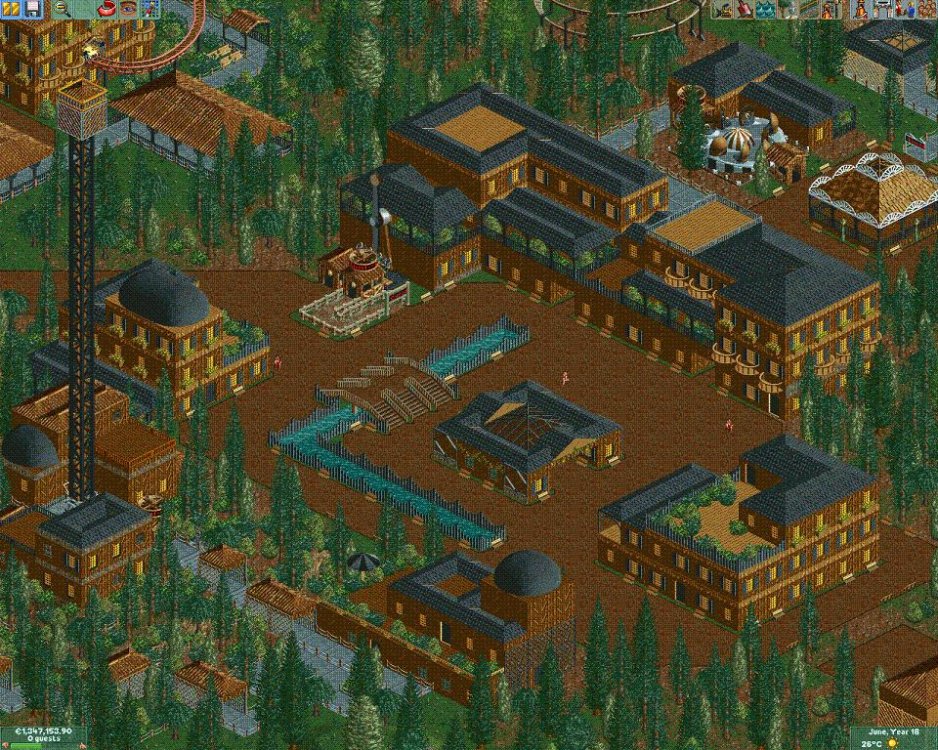Image resolution: width=938 pixels, height=750 pixels.
Task: Click the park cash balance to open finances
Action: coord(34,732)
